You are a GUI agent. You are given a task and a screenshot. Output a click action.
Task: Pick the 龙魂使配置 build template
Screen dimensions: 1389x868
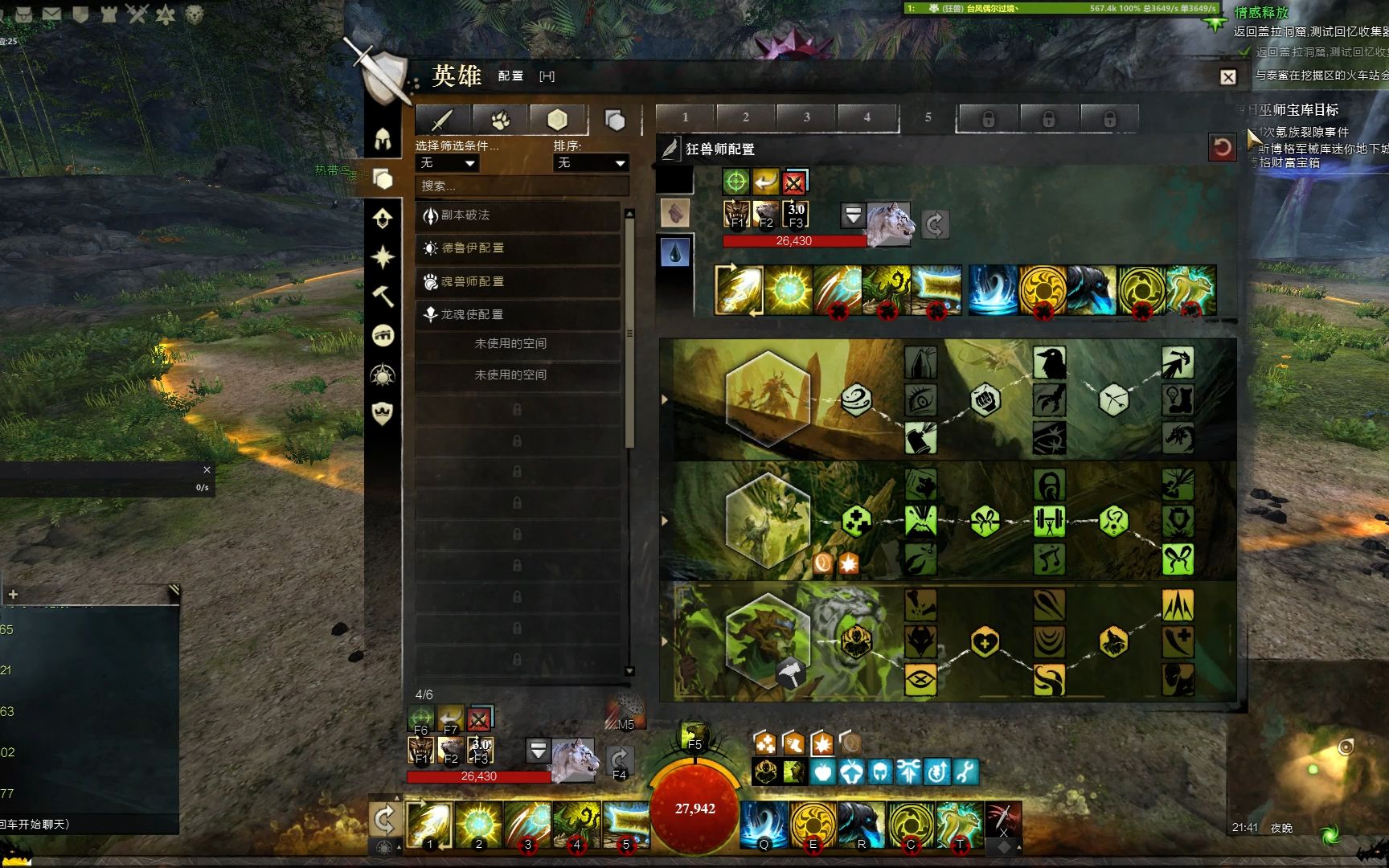(518, 314)
